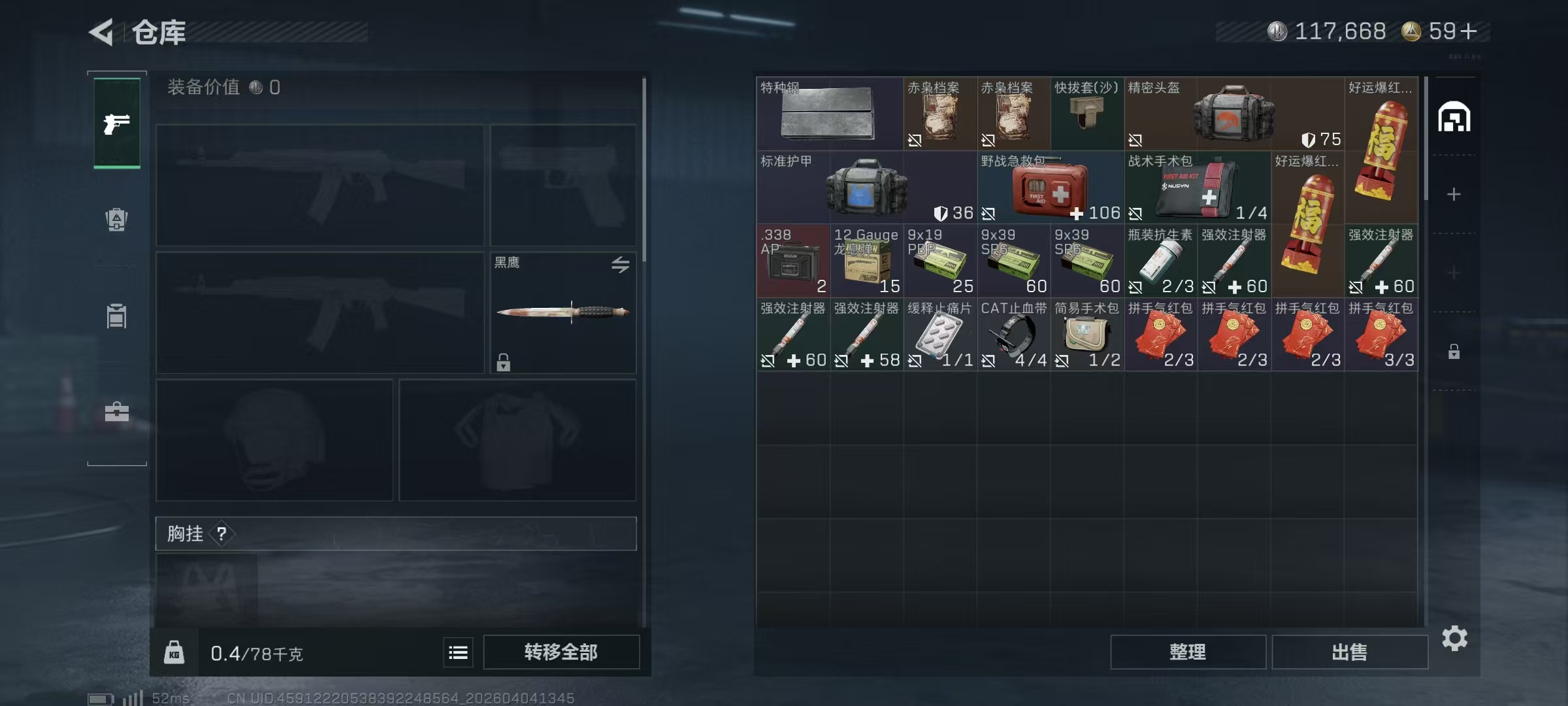Open the briefcase equipment tab
Image resolution: width=1568 pixels, height=706 pixels.
[x=116, y=412]
